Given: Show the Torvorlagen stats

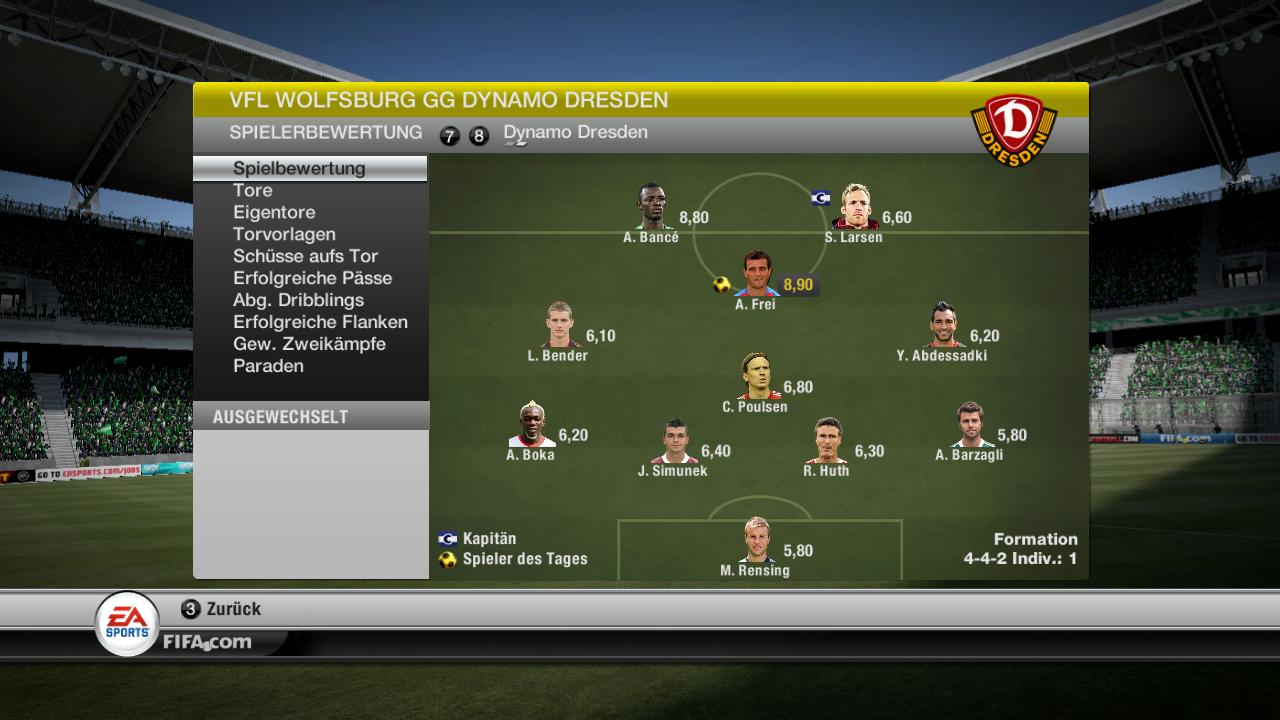Looking at the screenshot, I should click(284, 234).
